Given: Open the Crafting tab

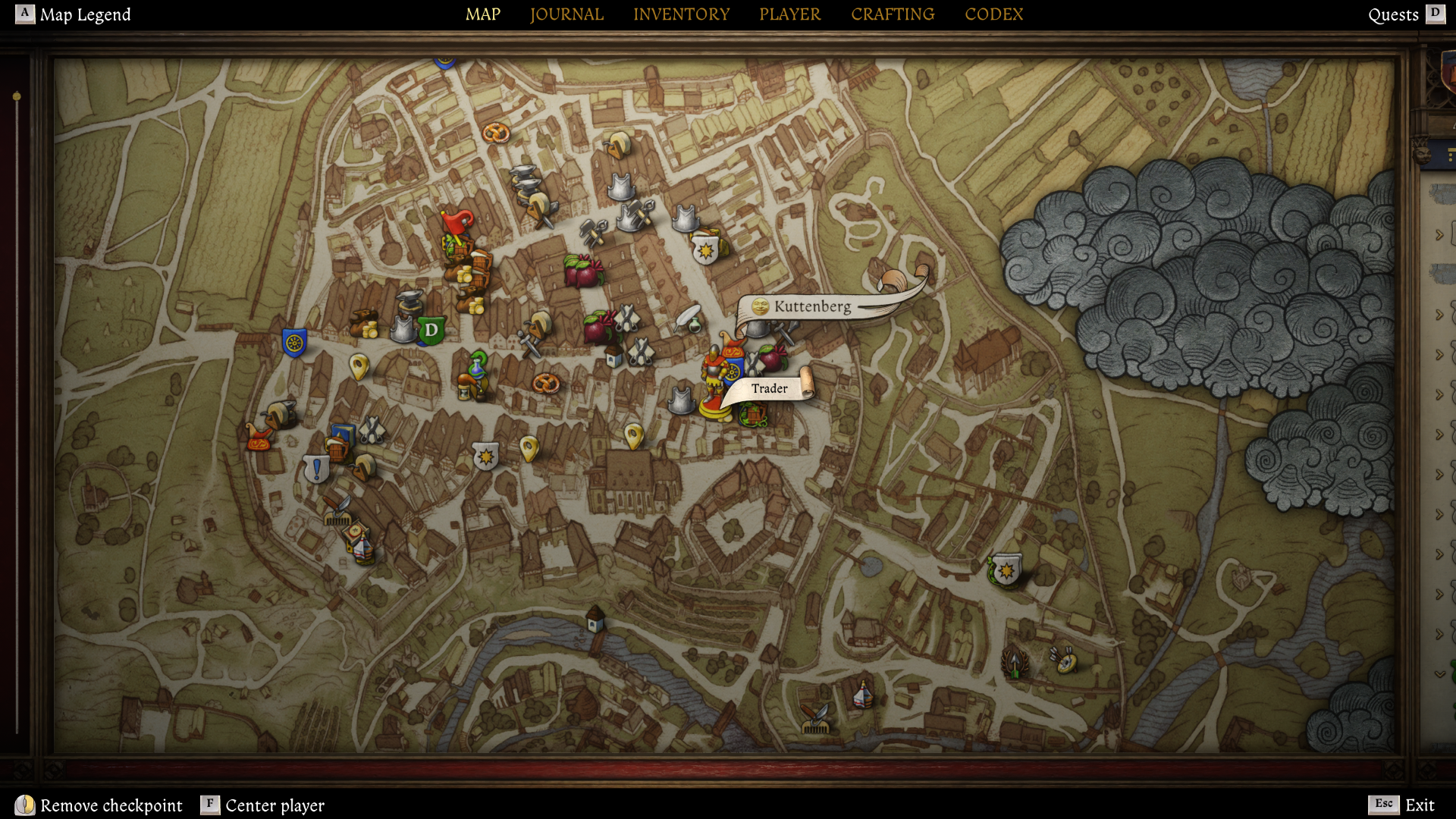Looking at the screenshot, I should click(893, 14).
